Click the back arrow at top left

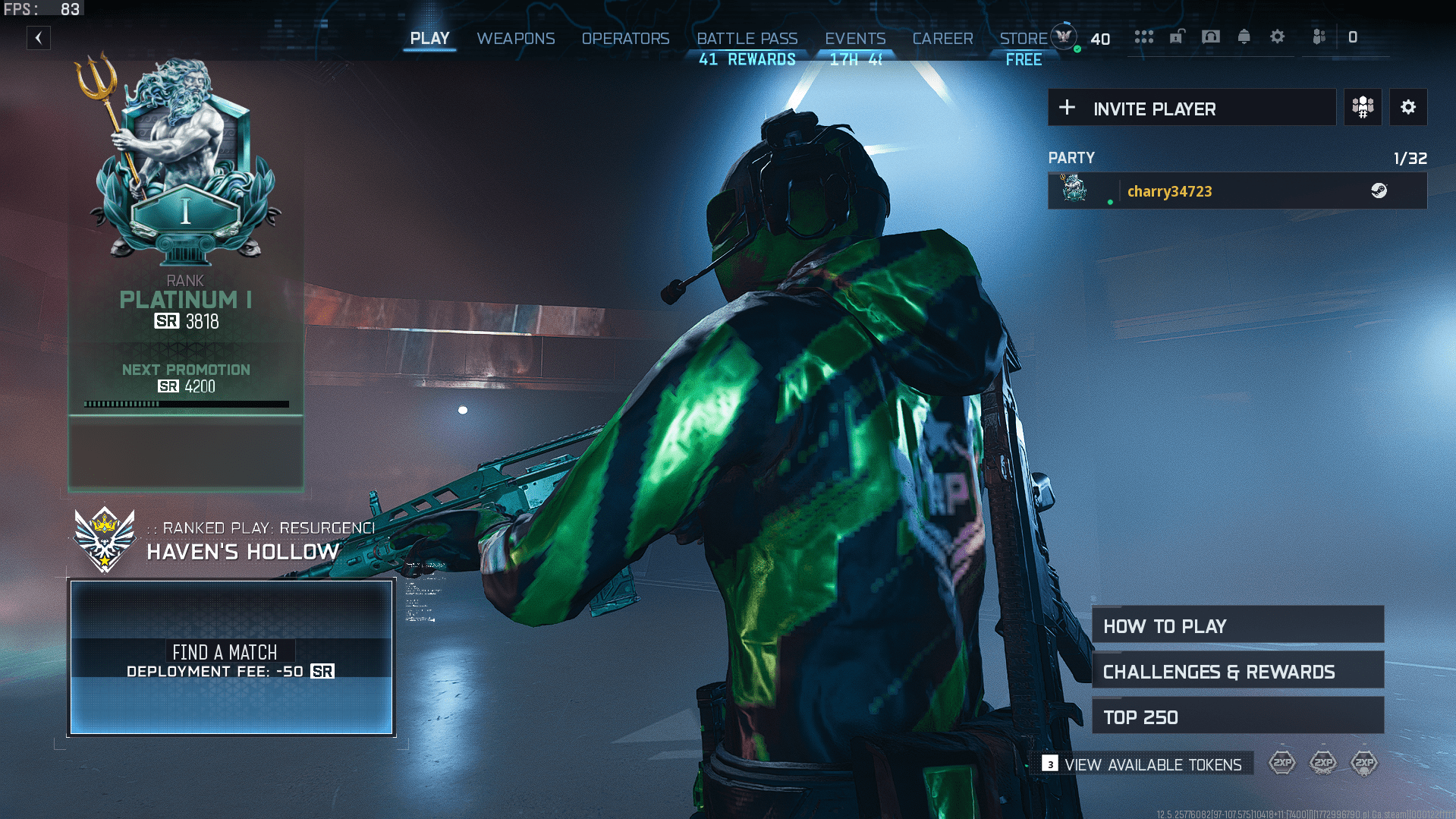[38, 38]
